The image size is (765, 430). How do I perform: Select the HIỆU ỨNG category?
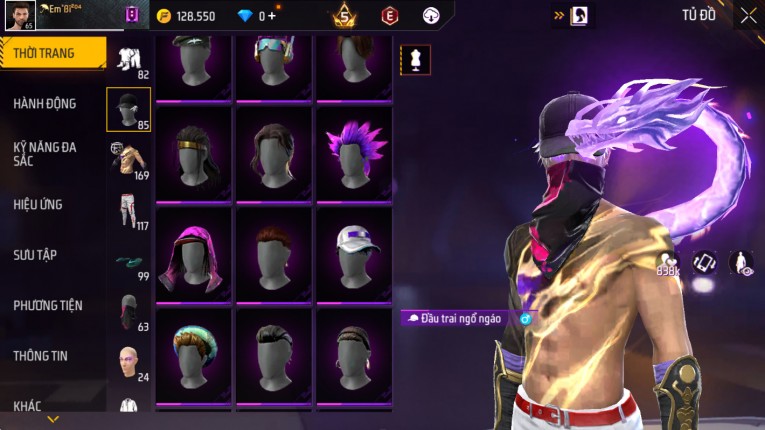(x=38, y=204)
